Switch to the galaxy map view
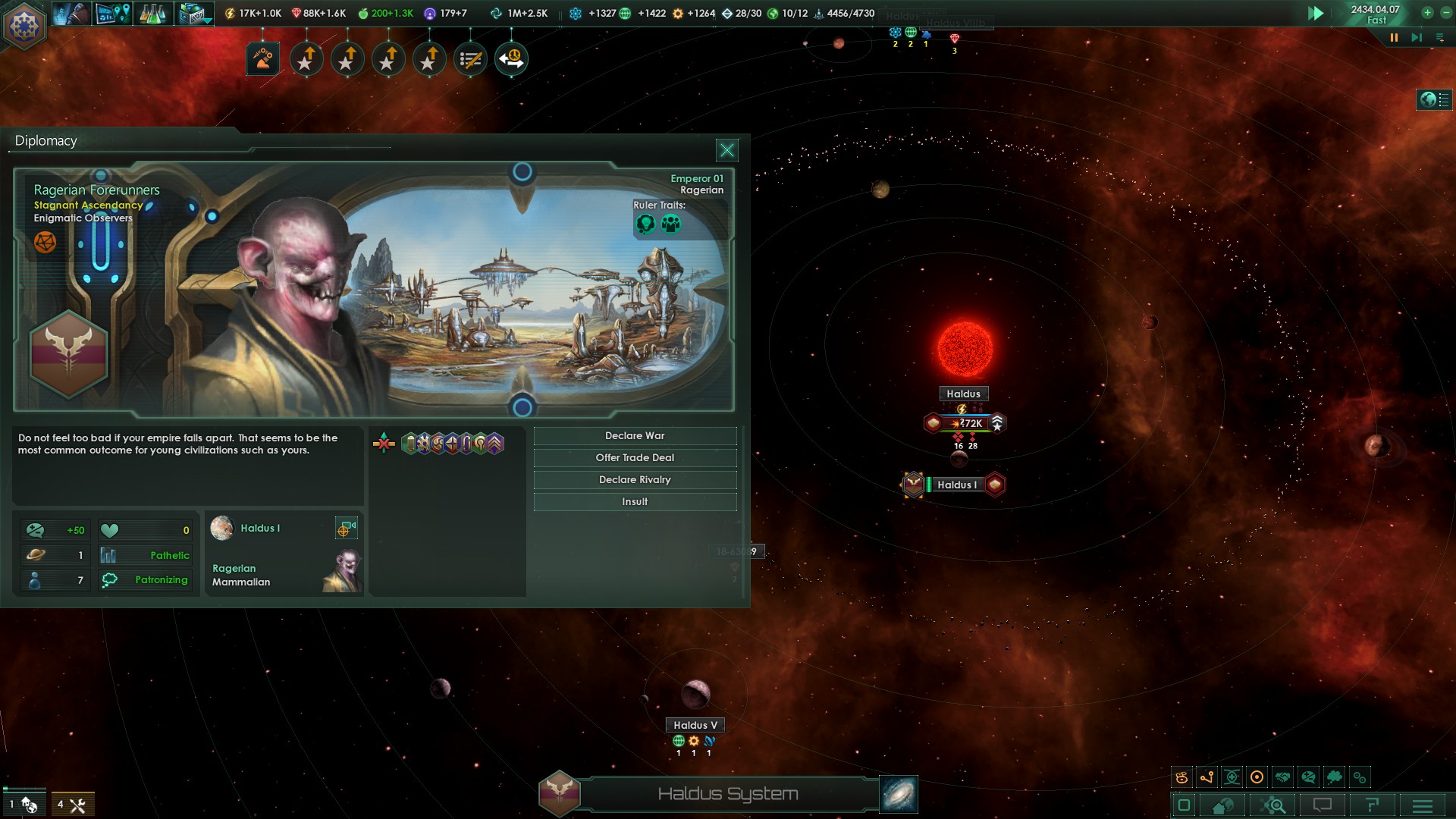The height and width of the screenshot is (819, 1456). click(899, 794)
